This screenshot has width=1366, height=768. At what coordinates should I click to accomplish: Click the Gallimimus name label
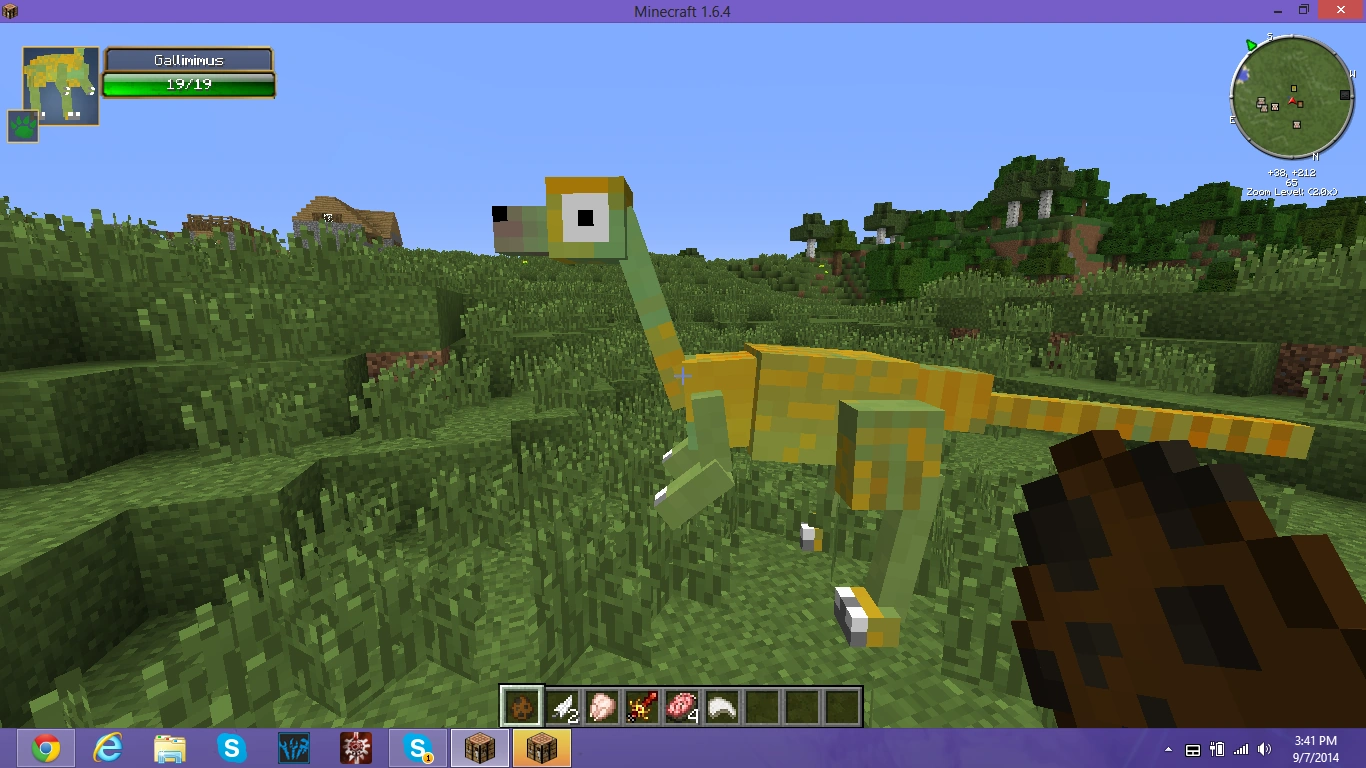click(x=188, y=60)
